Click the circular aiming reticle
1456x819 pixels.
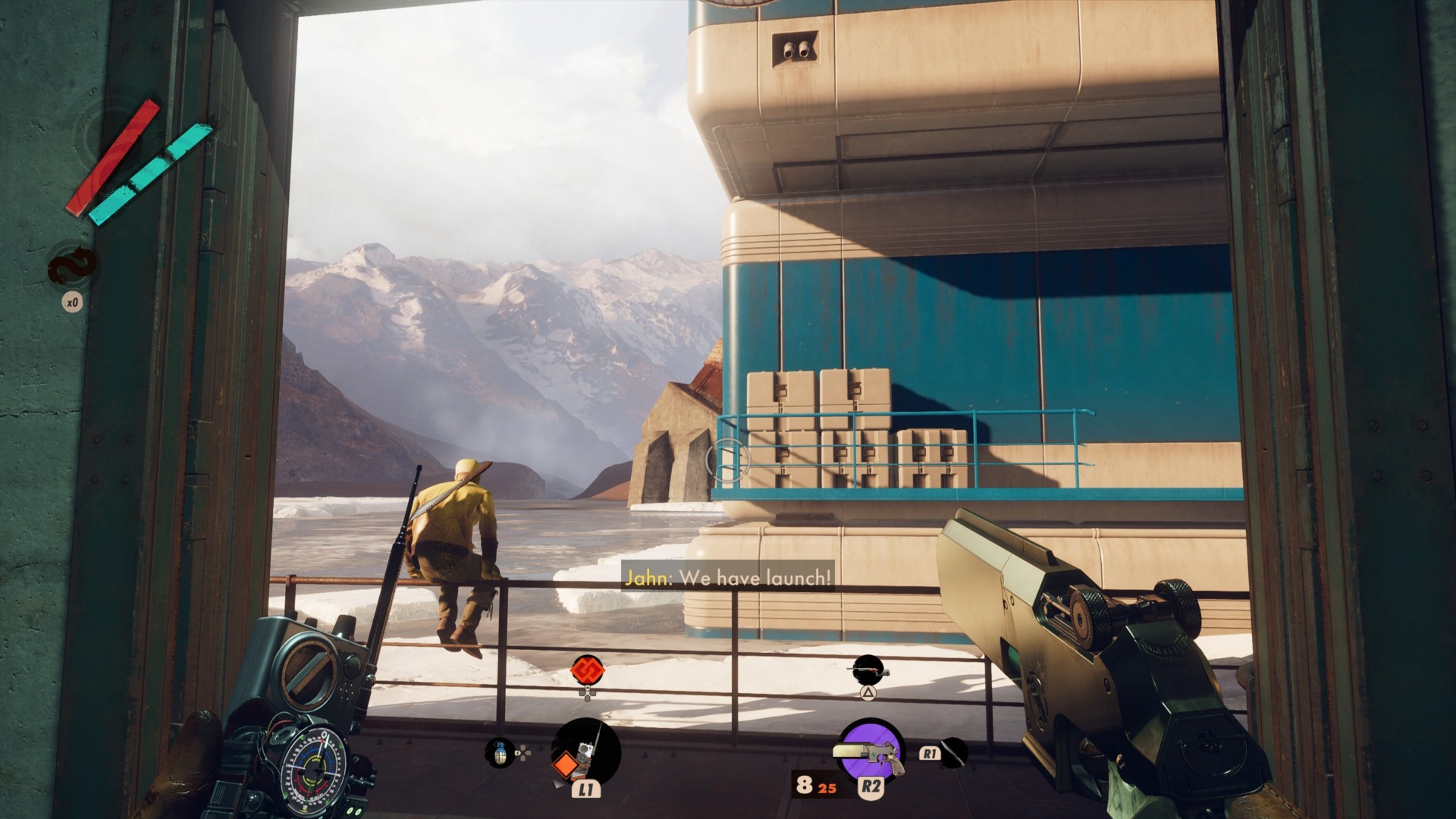[x=730, y=461]
